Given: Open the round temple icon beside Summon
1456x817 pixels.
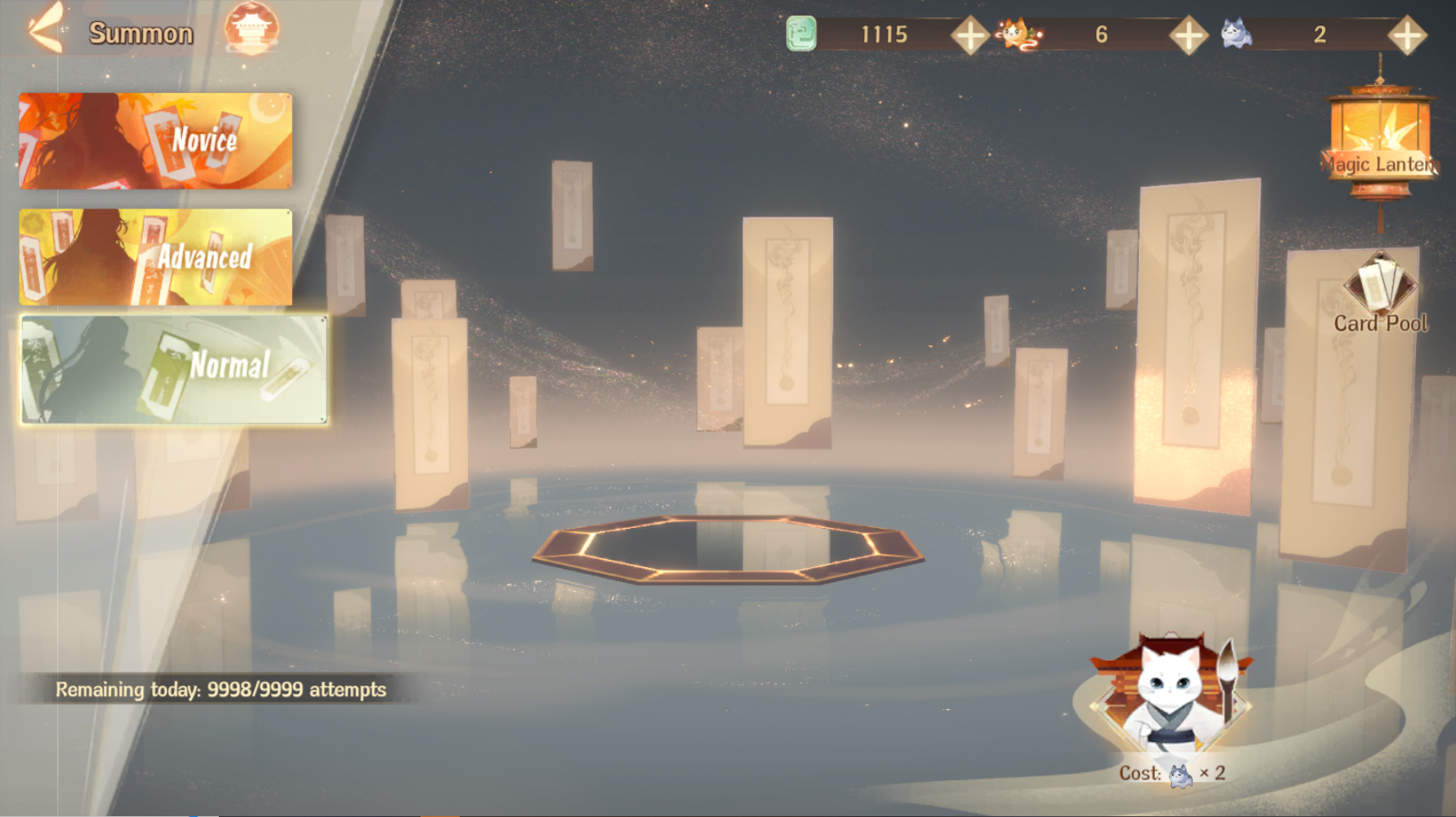Looking at the screenshot, I should [x=252, y=30].
